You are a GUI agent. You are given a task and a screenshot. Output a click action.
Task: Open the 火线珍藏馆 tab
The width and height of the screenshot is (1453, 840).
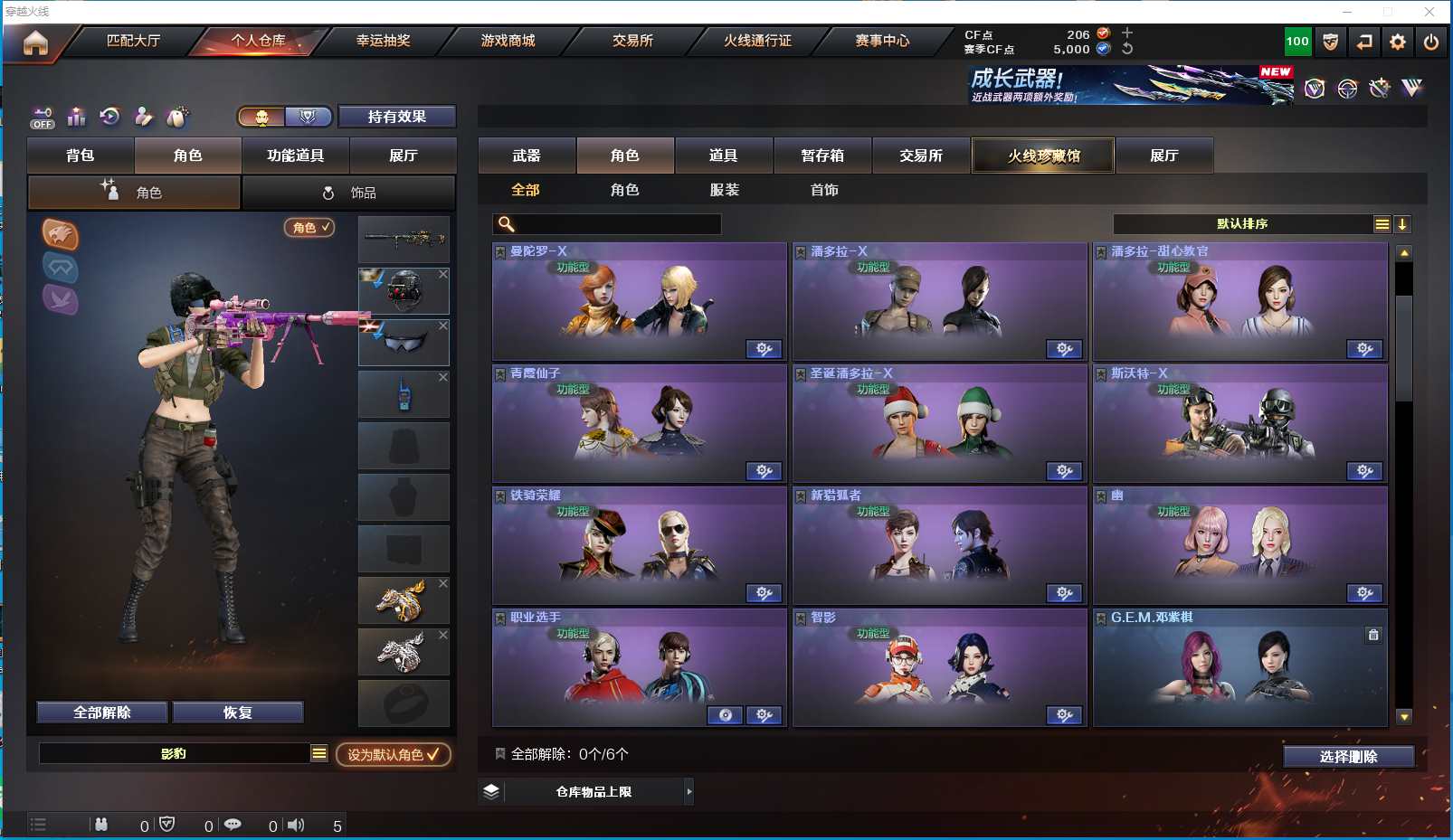(x=1043, y=156)
